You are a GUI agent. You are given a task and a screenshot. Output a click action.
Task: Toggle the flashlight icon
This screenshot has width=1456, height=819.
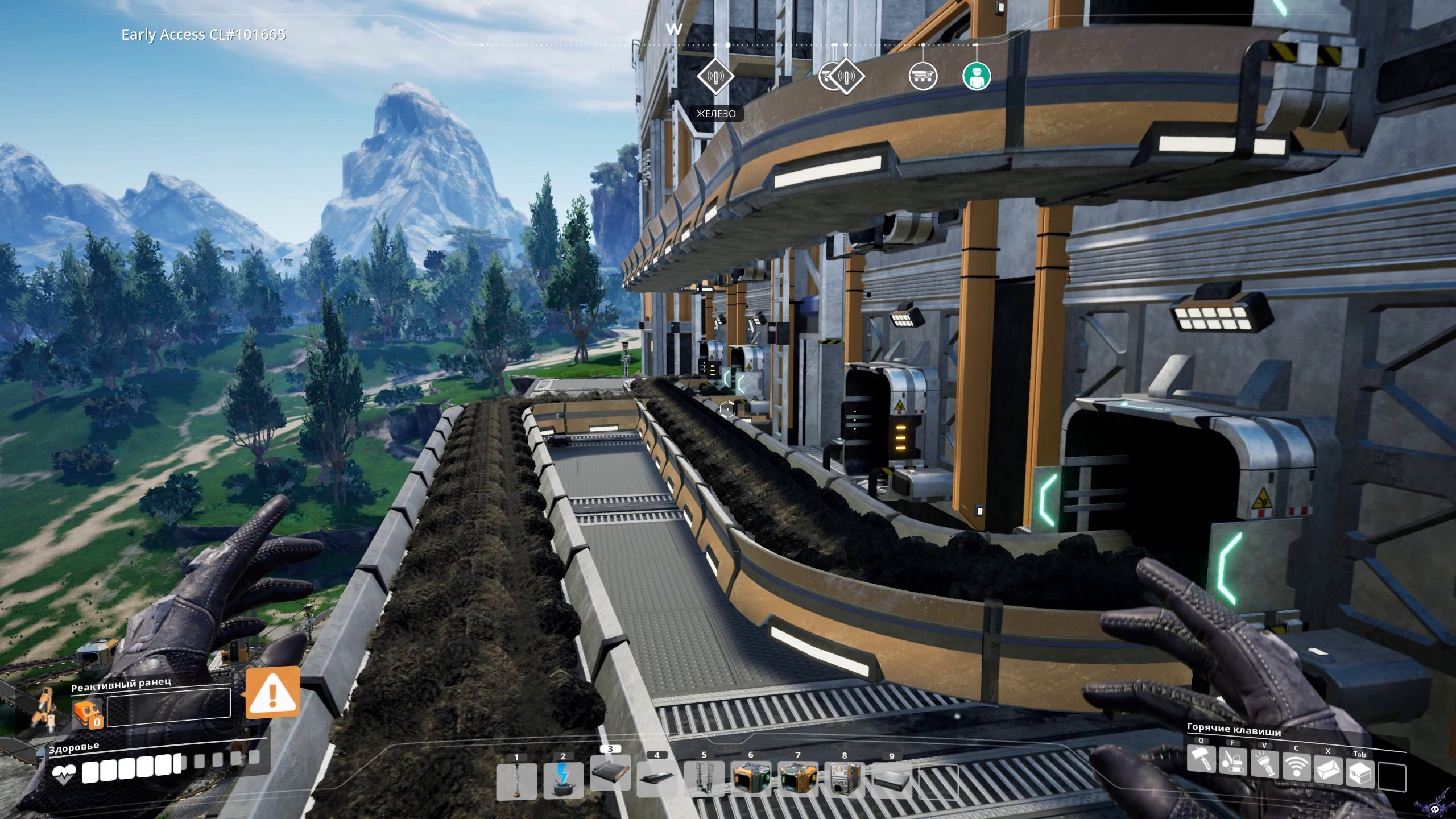pos(1264,774)
